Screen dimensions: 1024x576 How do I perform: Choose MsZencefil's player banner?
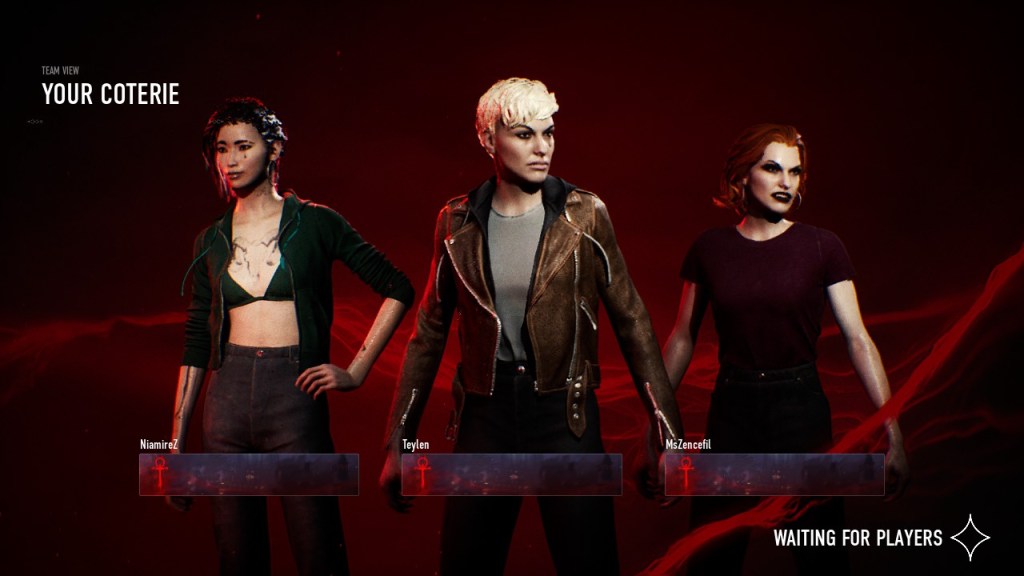(774, 474)
